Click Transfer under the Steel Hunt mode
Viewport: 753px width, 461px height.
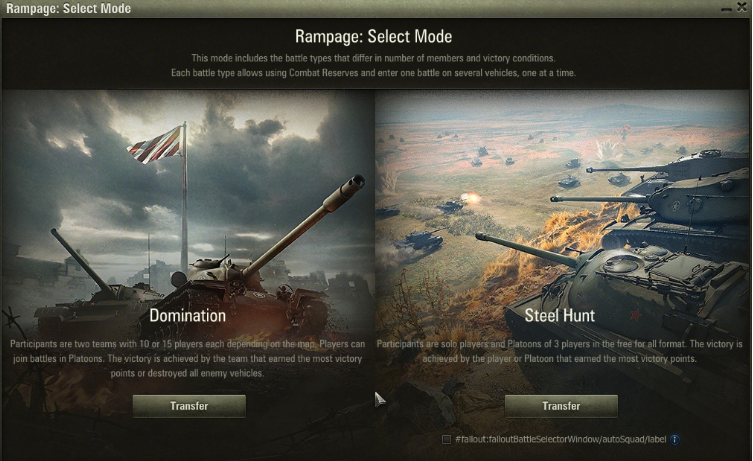(561, 406)
